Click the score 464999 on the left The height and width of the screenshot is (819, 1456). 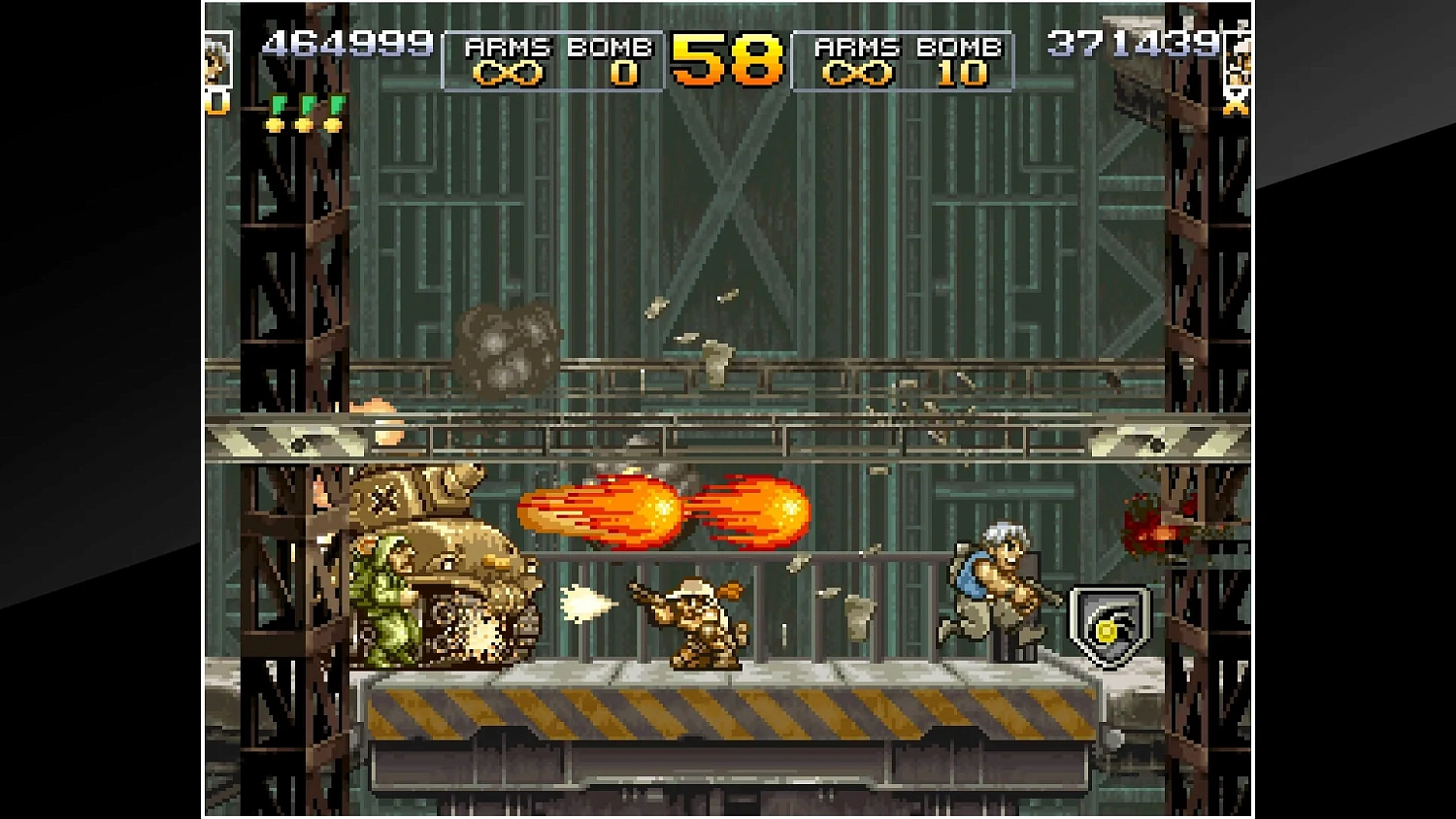[349, 43]
